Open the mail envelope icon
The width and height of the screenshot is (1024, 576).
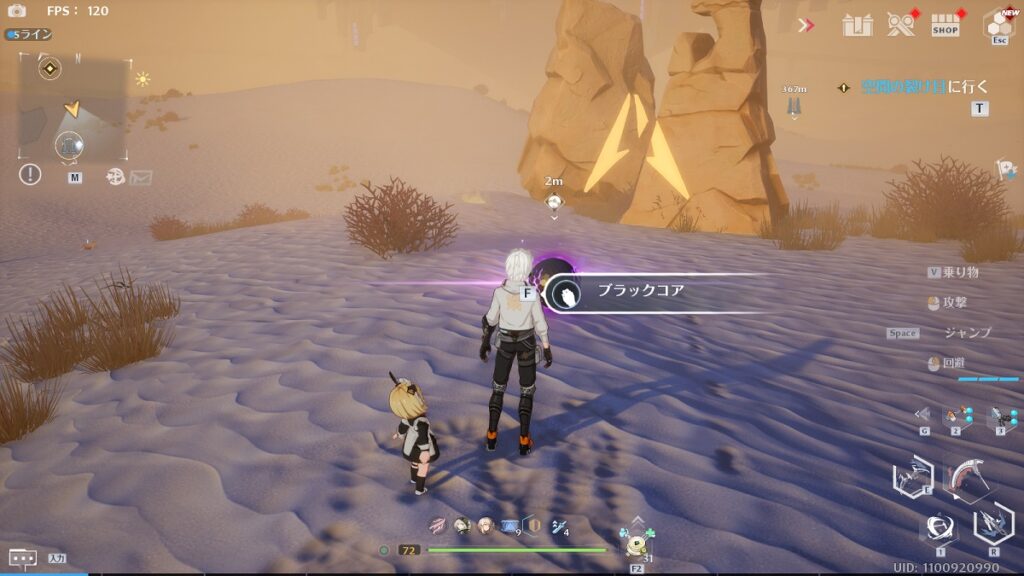click(x=141, y=177)
